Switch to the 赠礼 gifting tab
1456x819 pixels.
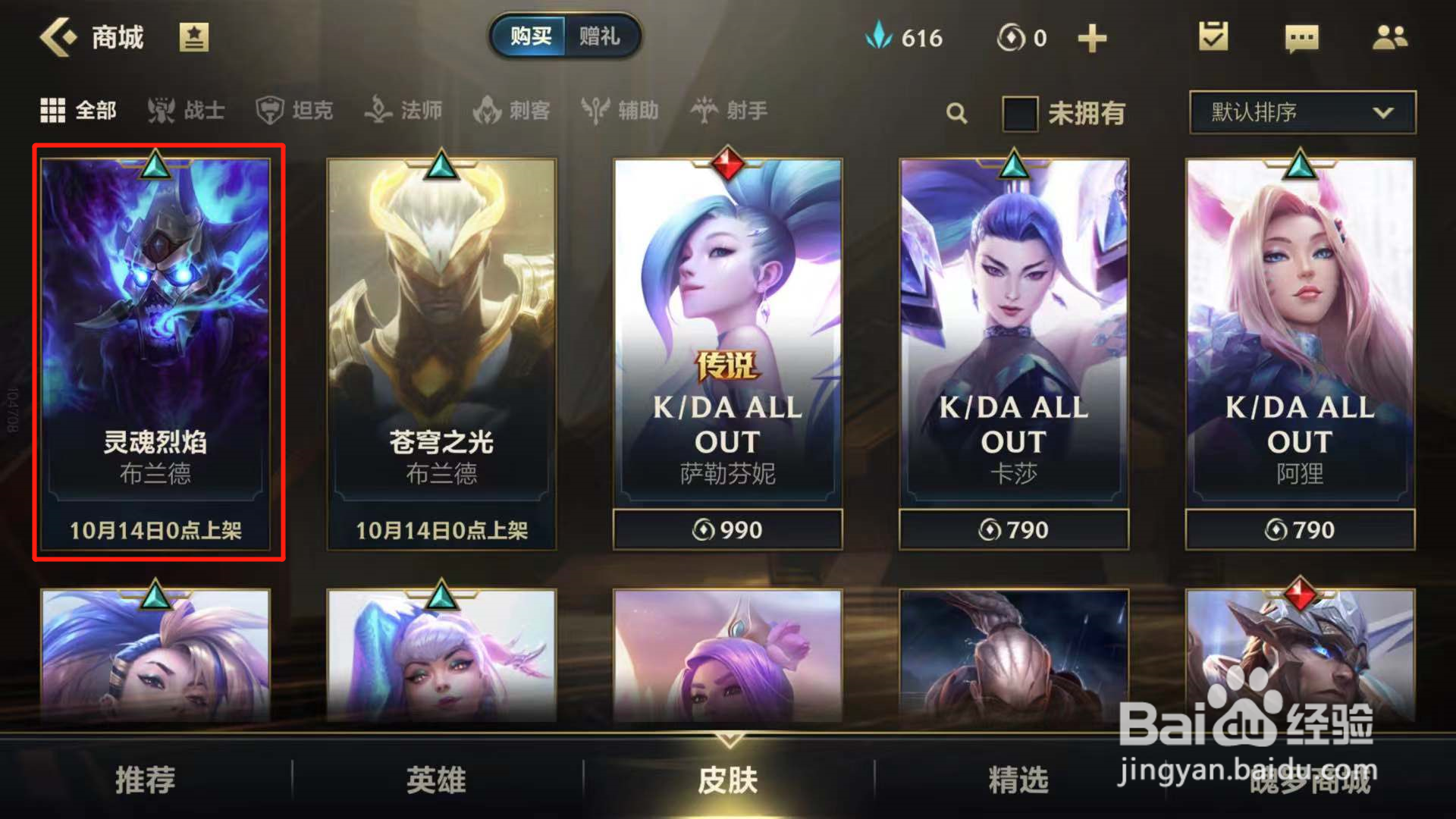(x=601, y=36)
